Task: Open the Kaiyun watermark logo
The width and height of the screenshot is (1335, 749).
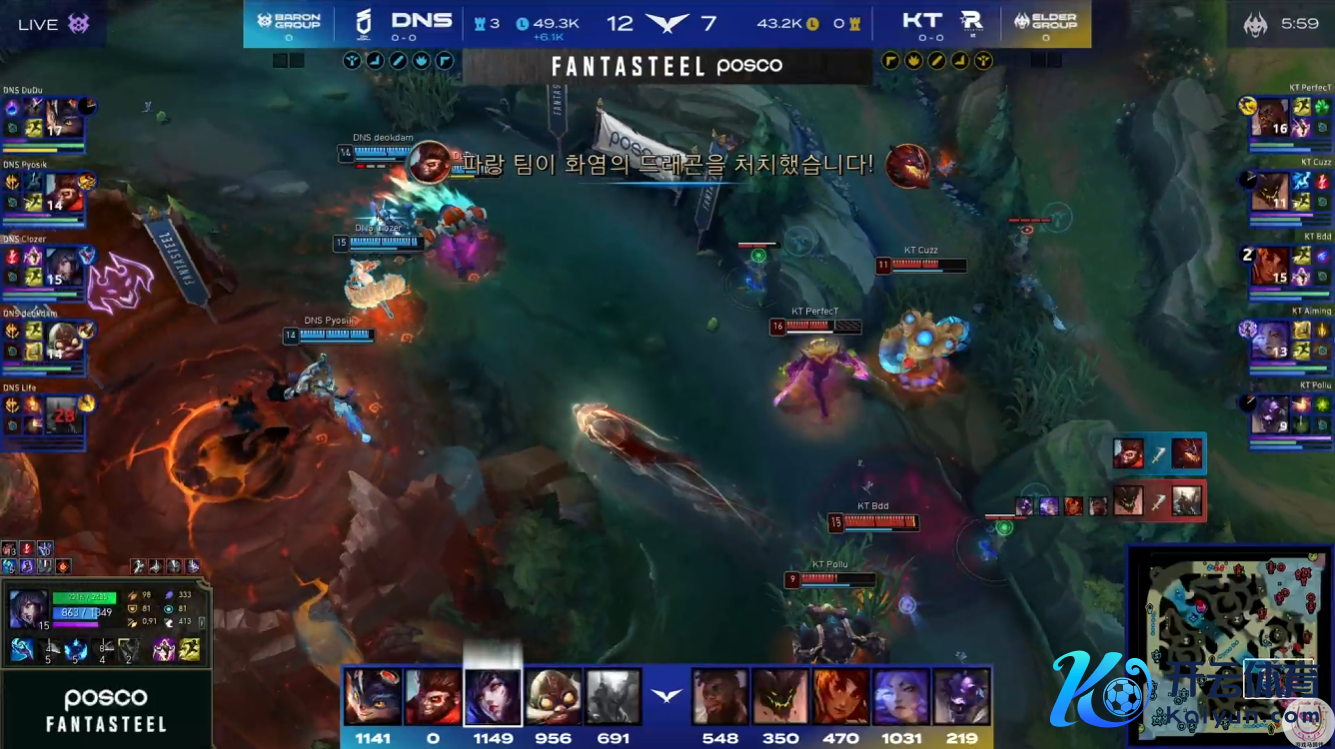Action: [x=1102, y=689]
